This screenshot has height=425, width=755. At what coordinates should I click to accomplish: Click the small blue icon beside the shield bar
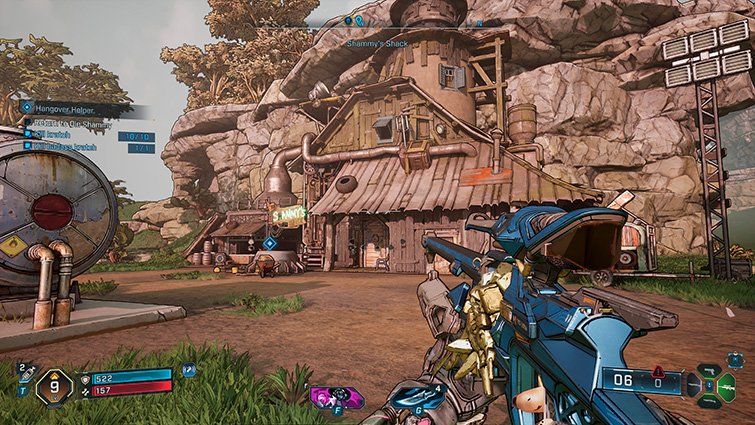(x=189, y=370)
